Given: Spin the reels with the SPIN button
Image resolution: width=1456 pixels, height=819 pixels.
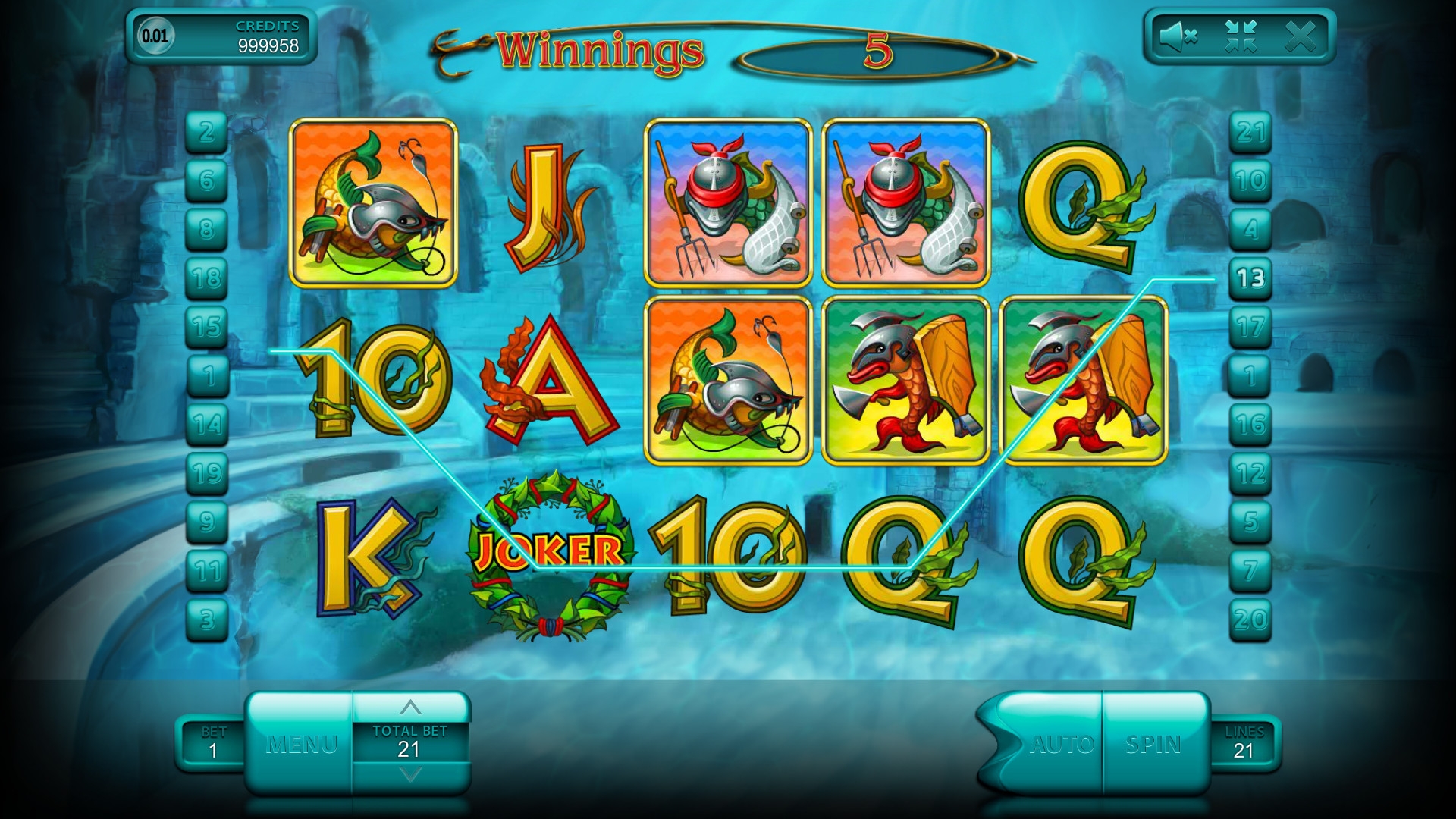Looking at the screenshot, I should 1153,744.
